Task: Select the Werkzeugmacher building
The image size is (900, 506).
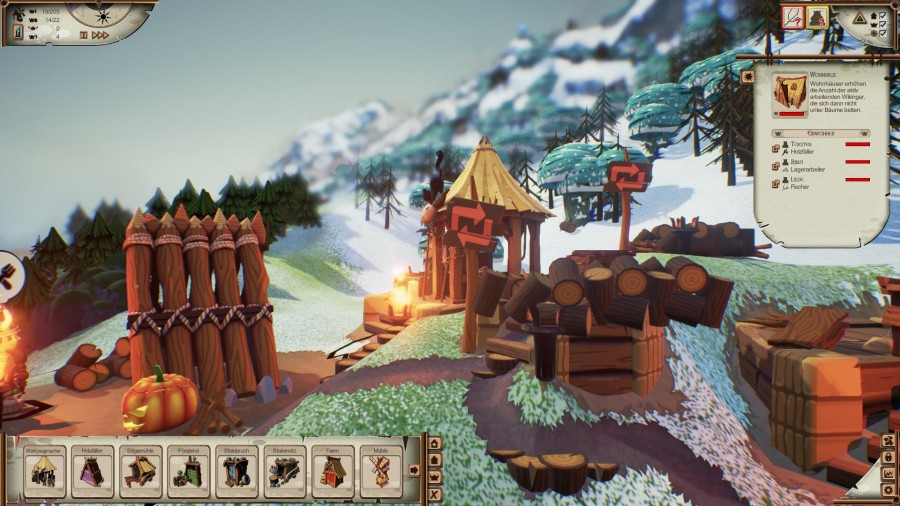Action: [x=43, y=471]
